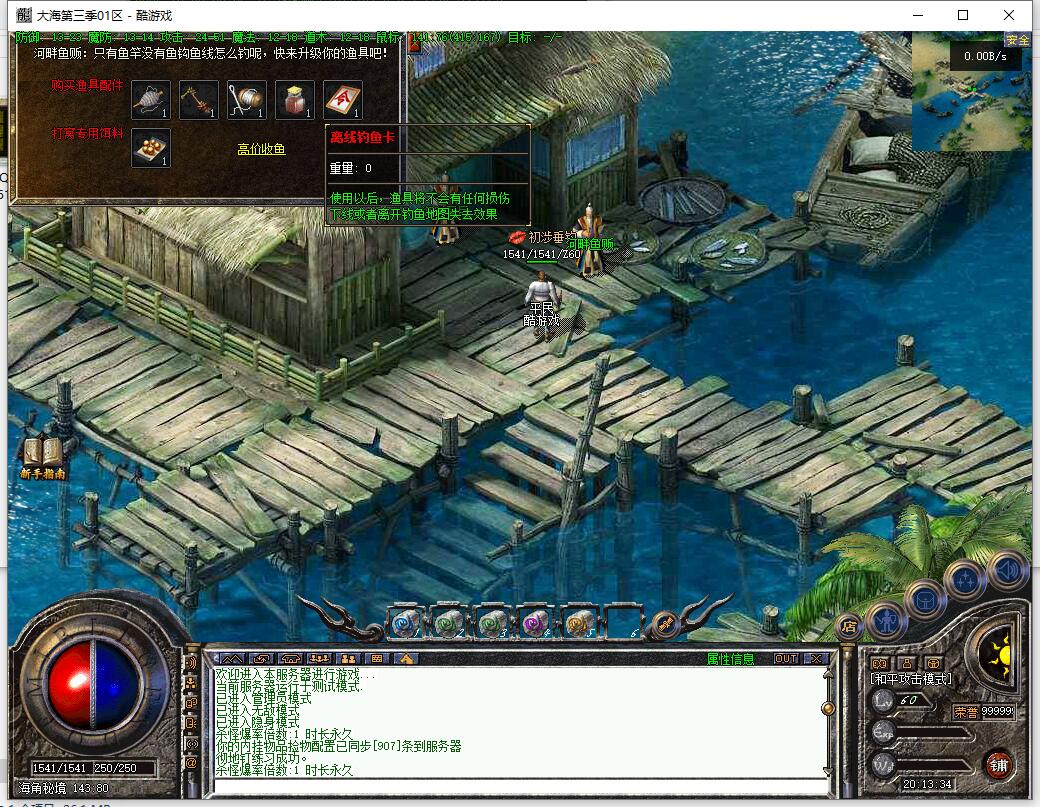
Task: Use the purple scroll in hotbar slot 4
Action: coord(536,621)
